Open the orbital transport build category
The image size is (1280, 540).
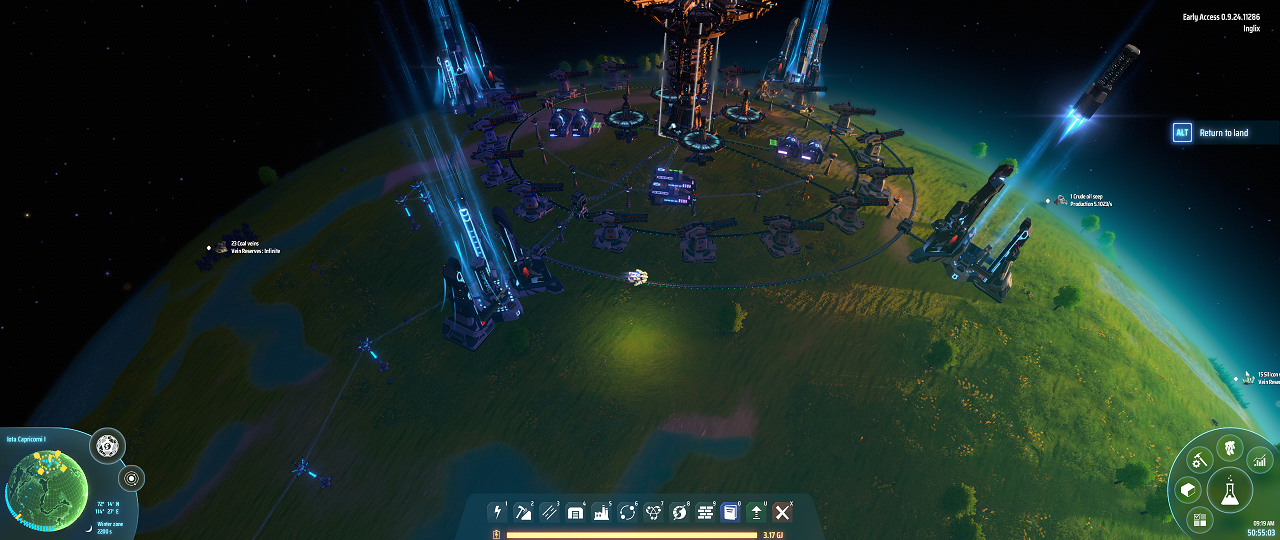click(627, 513)
